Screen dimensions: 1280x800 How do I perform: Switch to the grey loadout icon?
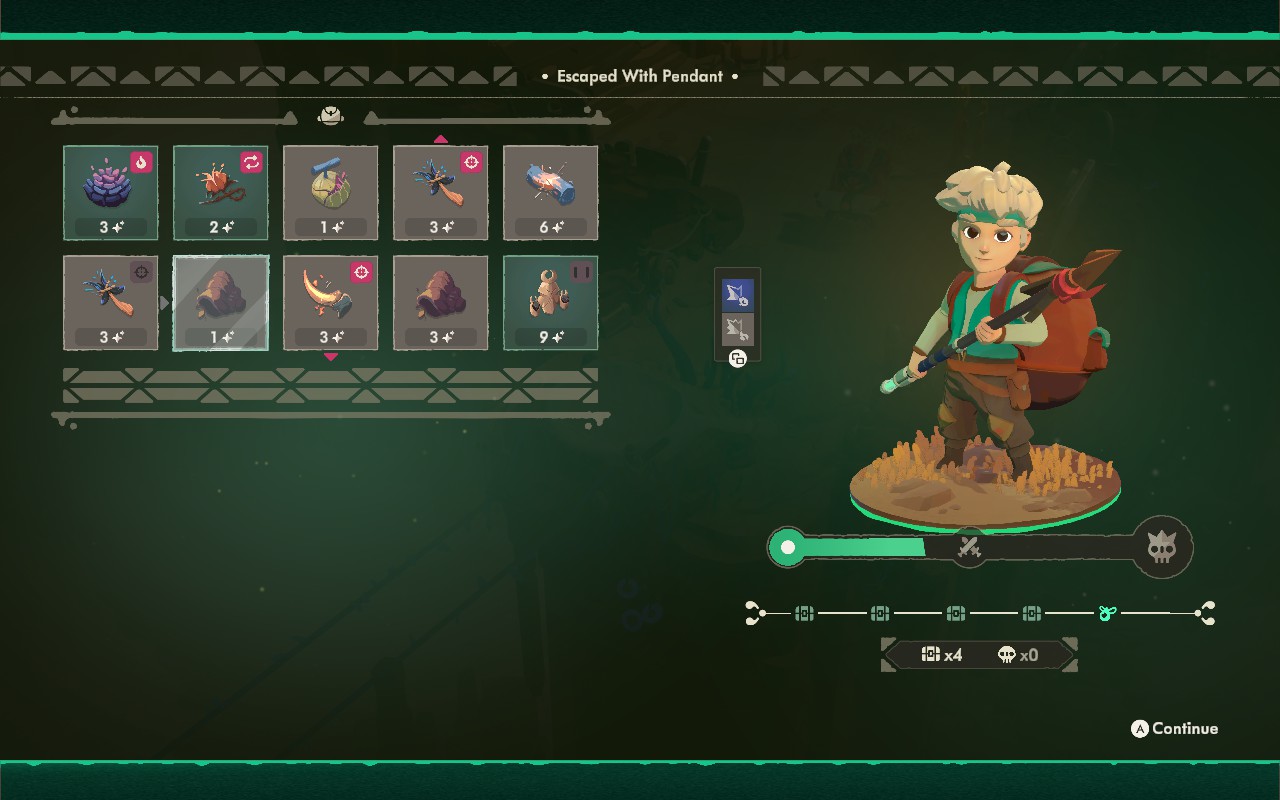(738, 329)
